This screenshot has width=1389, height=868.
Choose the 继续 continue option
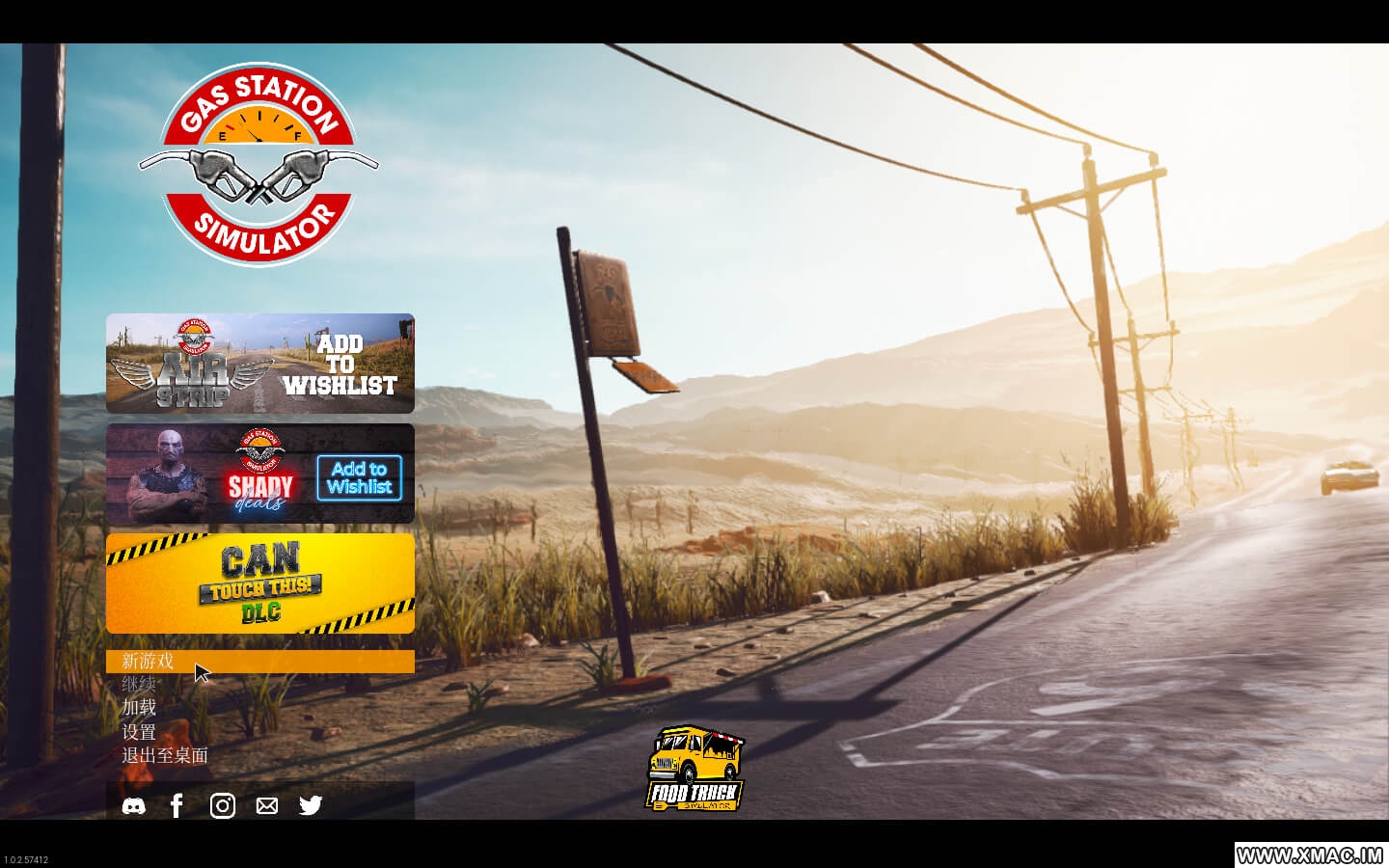[139, 685]
